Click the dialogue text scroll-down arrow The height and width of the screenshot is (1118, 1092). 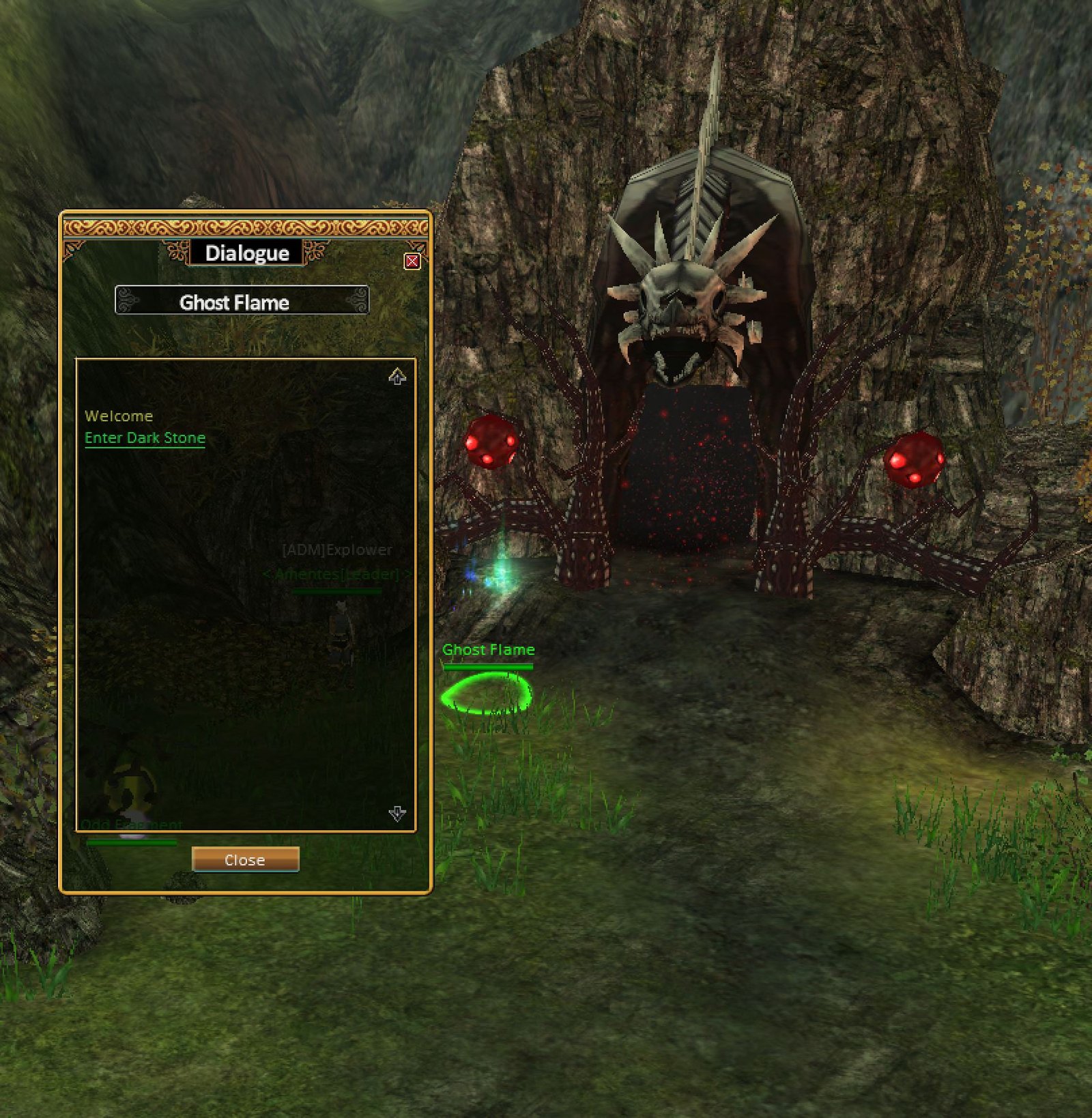tap(397, 813)
